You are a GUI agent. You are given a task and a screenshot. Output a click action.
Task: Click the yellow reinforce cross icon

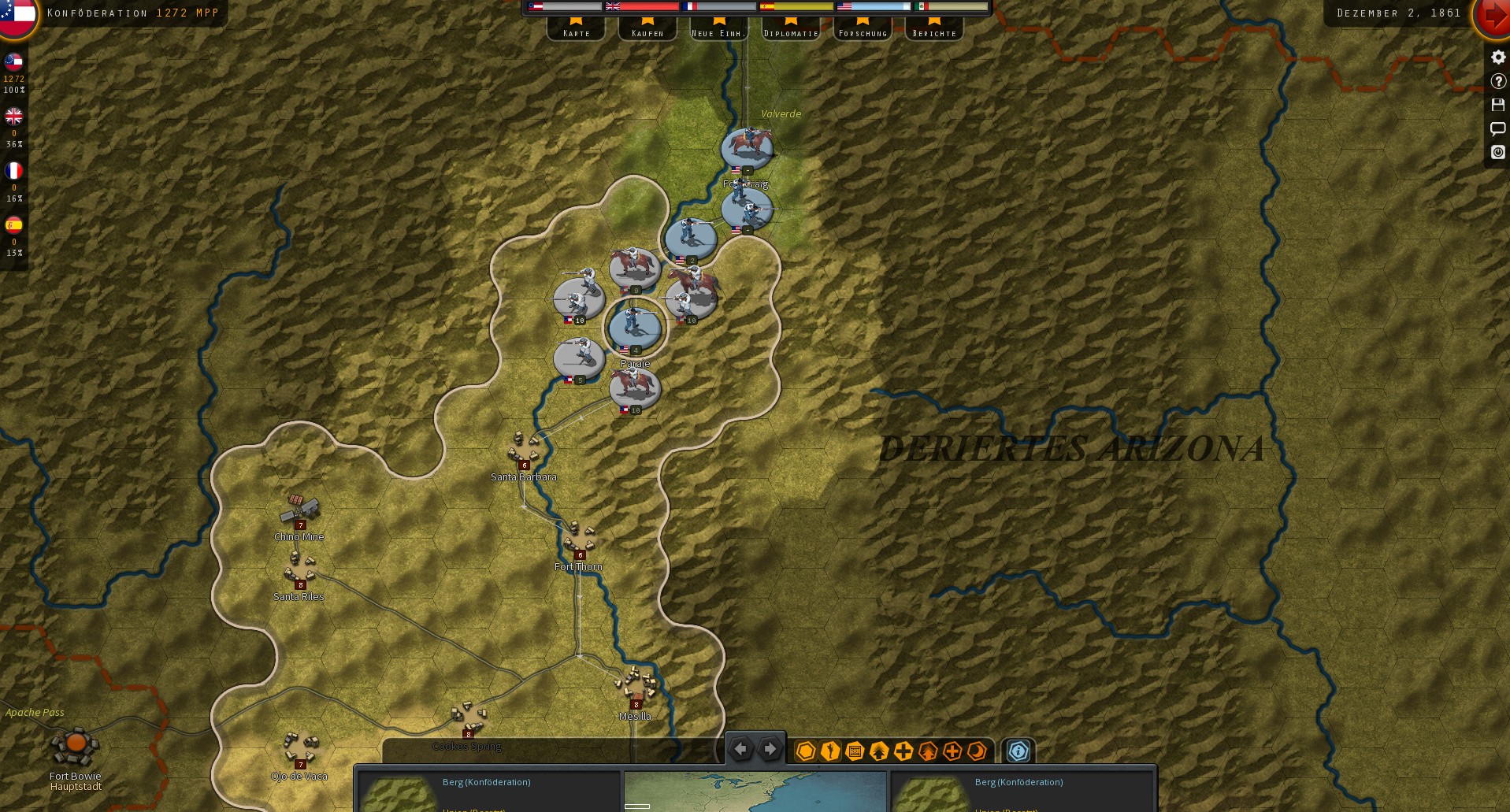[903, 752]
